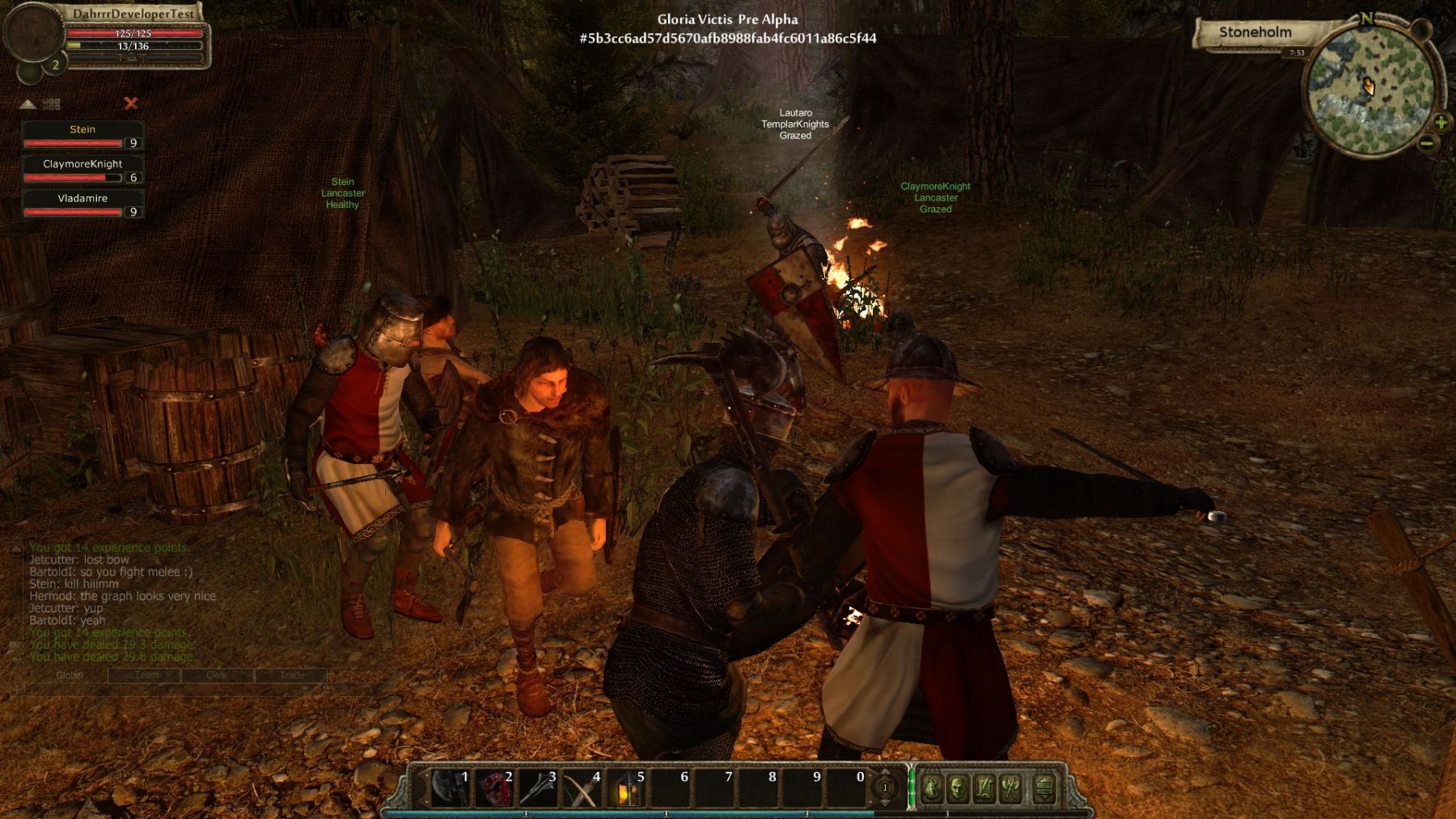Select the axe in hotbar slot 1
The width and height of the screenshot is (1456, 819).
(x=450, y=788)
